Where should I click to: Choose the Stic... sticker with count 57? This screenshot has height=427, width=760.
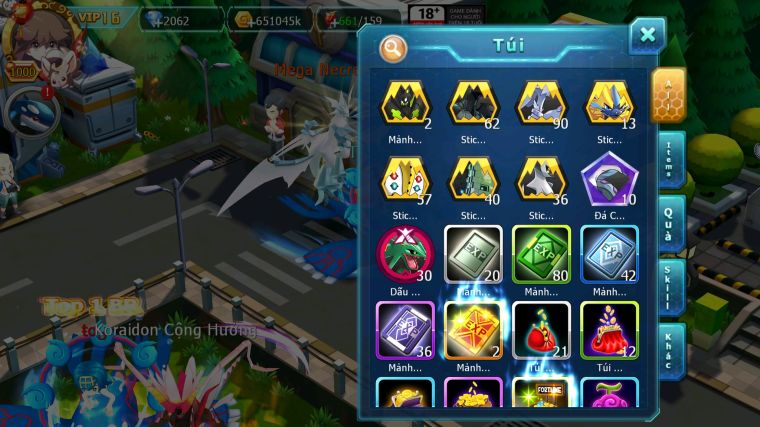point(406,181)
